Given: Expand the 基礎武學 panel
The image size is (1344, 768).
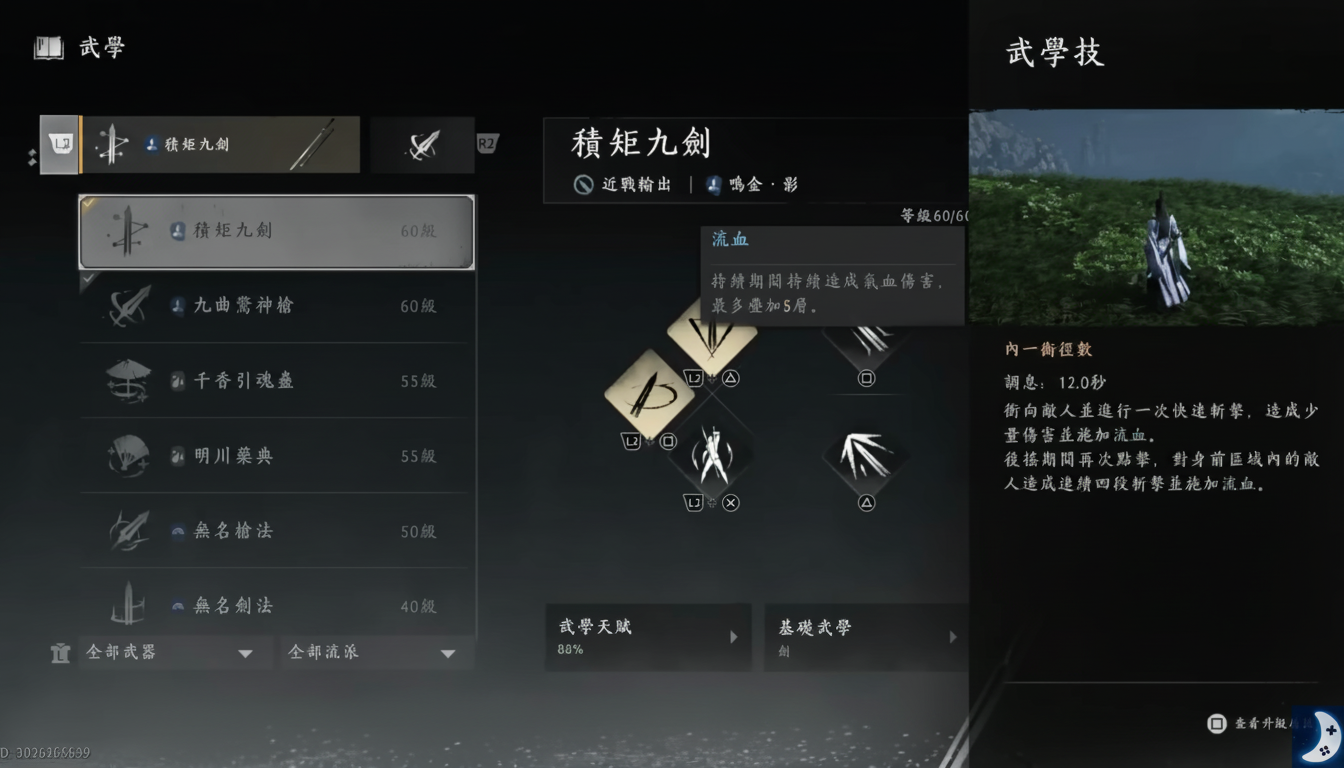Looking at the screenshot, I should click(865, 637).
